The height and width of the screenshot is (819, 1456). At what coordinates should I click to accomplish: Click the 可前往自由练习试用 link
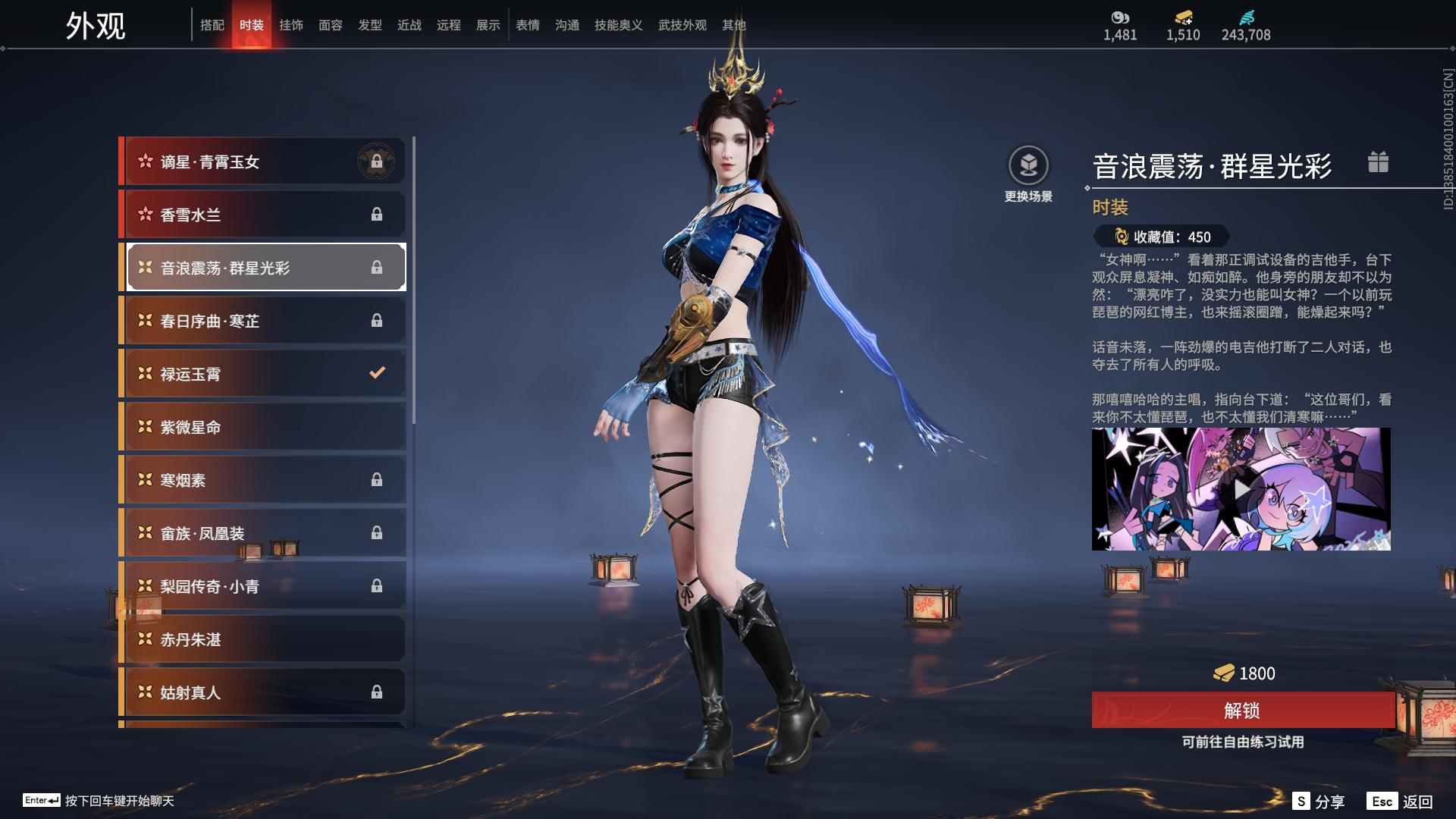[x=1241, y=743]
